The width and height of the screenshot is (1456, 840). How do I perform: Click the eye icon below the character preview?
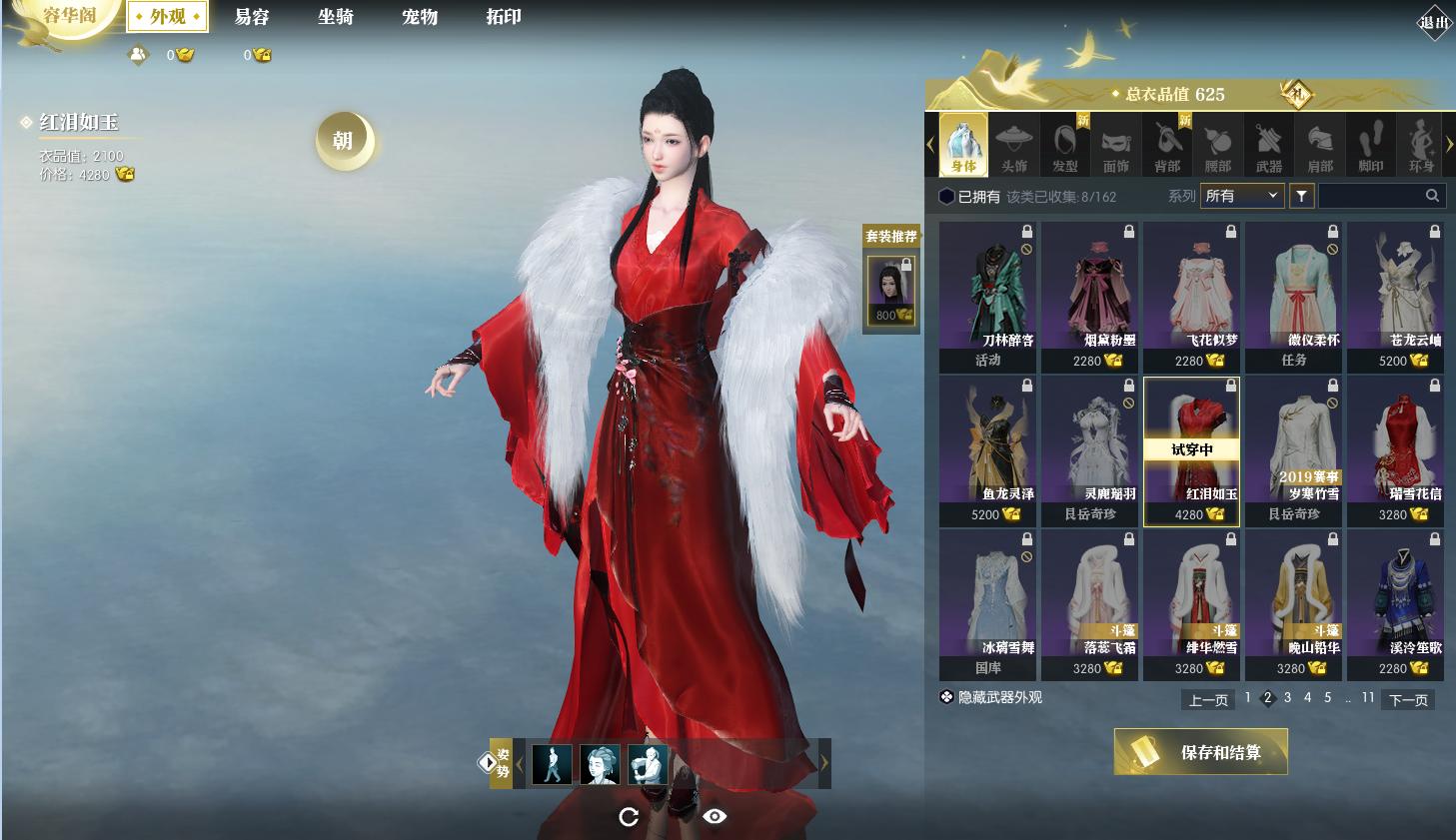point(716,816)
